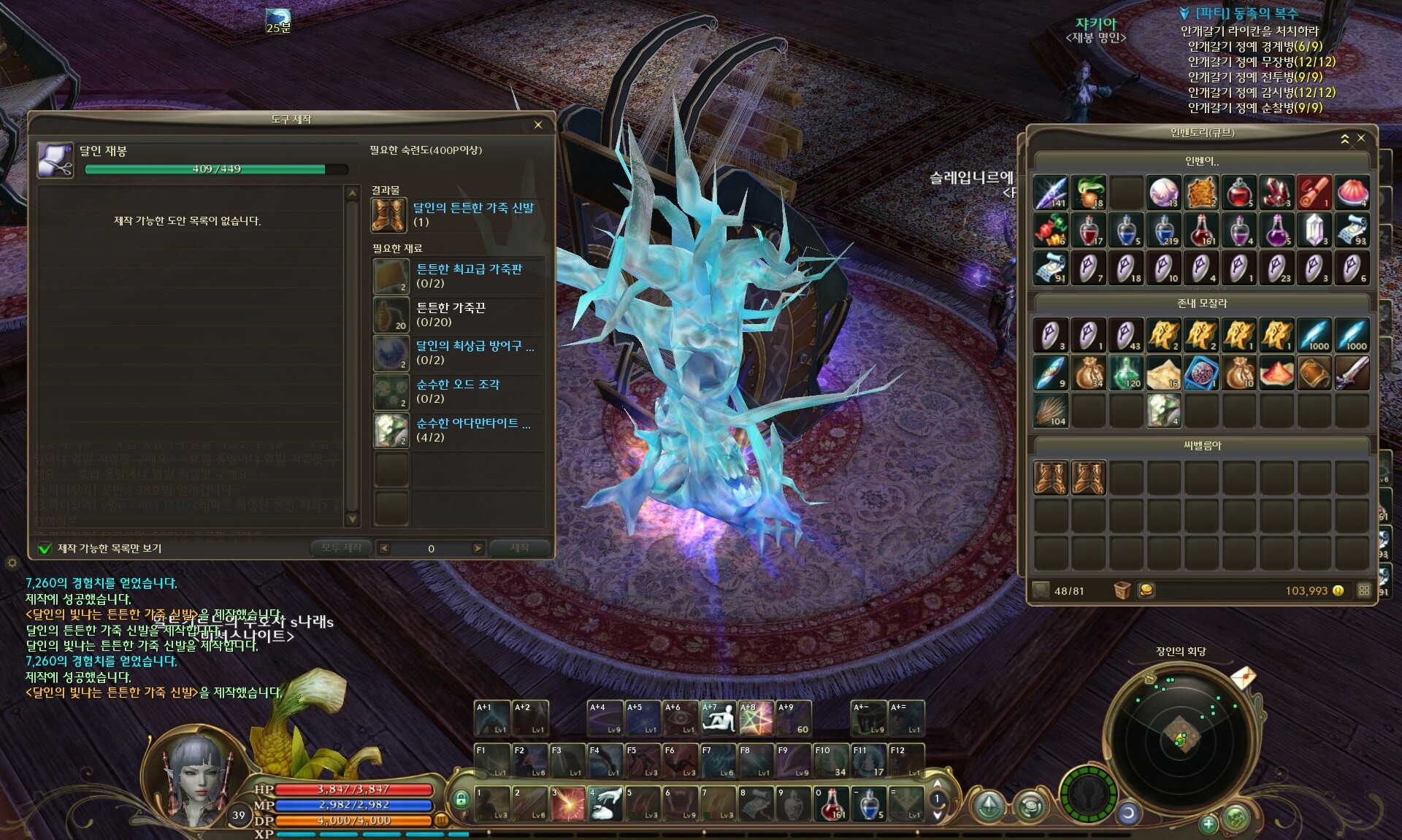This screenshot has height=840, width=1402.
Task: Collapse the inventory with the double-arrow button
Action: (1345, 139)
